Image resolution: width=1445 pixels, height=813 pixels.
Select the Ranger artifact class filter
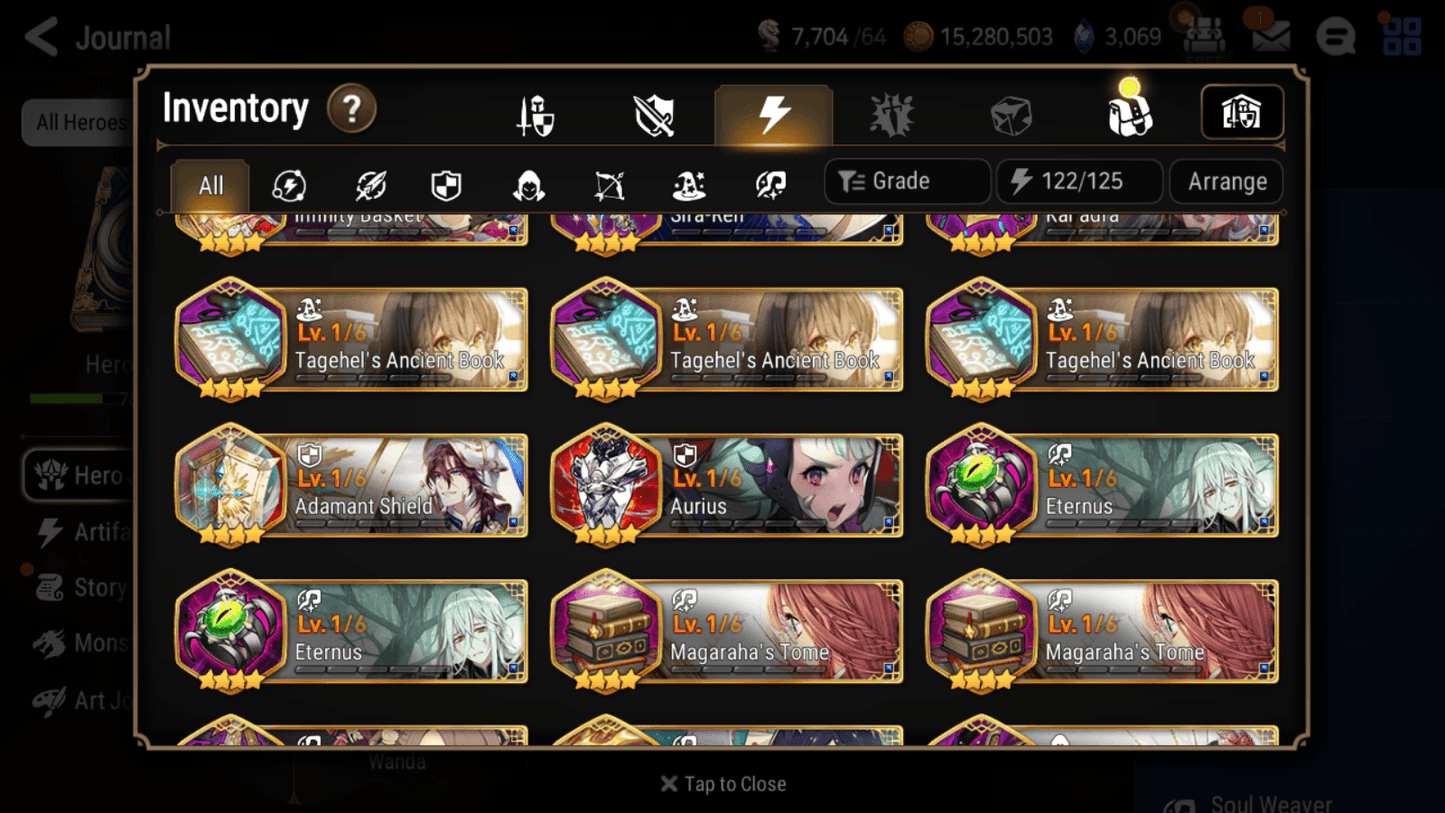[608, 181]
